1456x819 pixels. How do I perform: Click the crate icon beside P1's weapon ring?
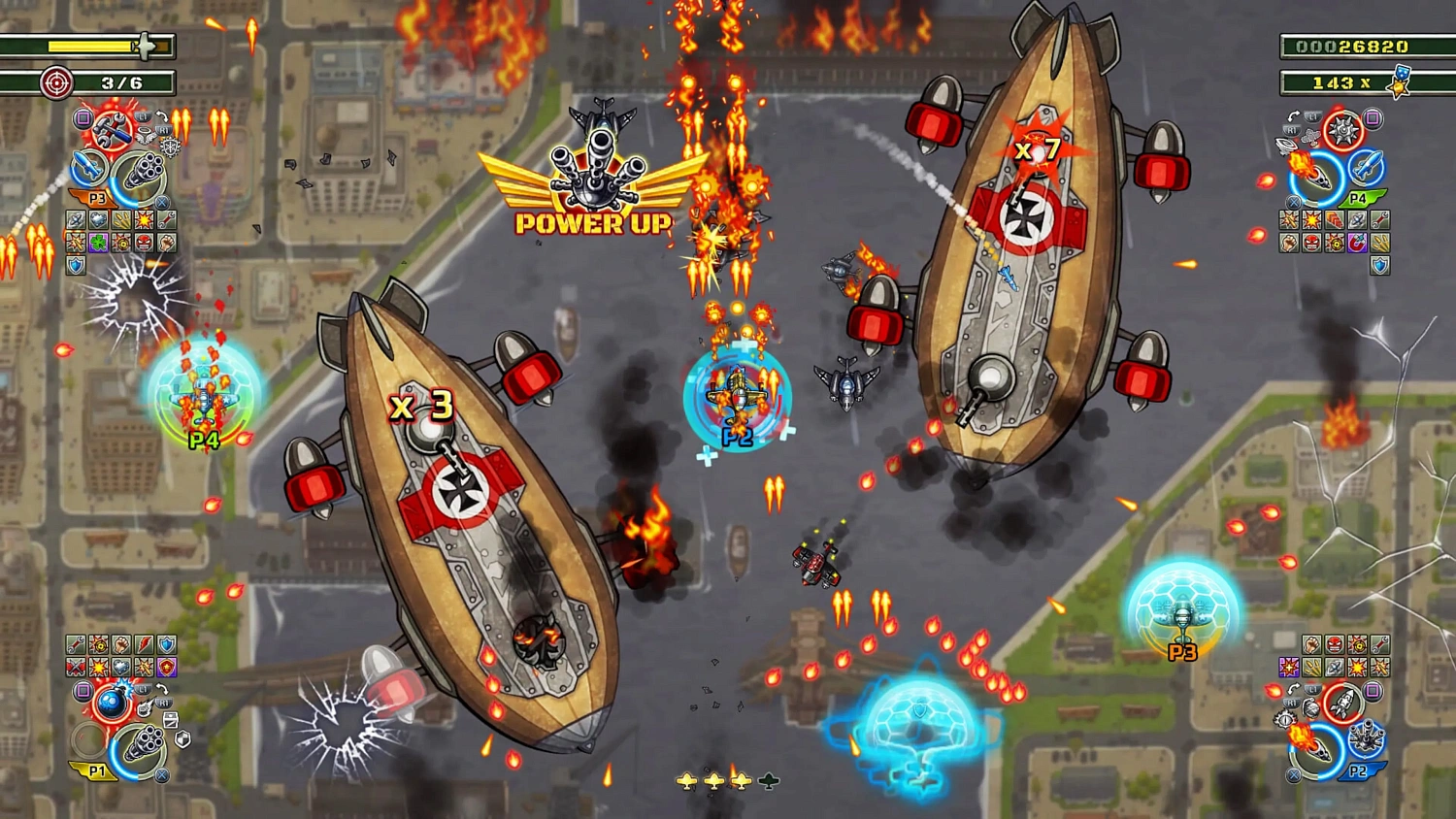pos(170,721)
